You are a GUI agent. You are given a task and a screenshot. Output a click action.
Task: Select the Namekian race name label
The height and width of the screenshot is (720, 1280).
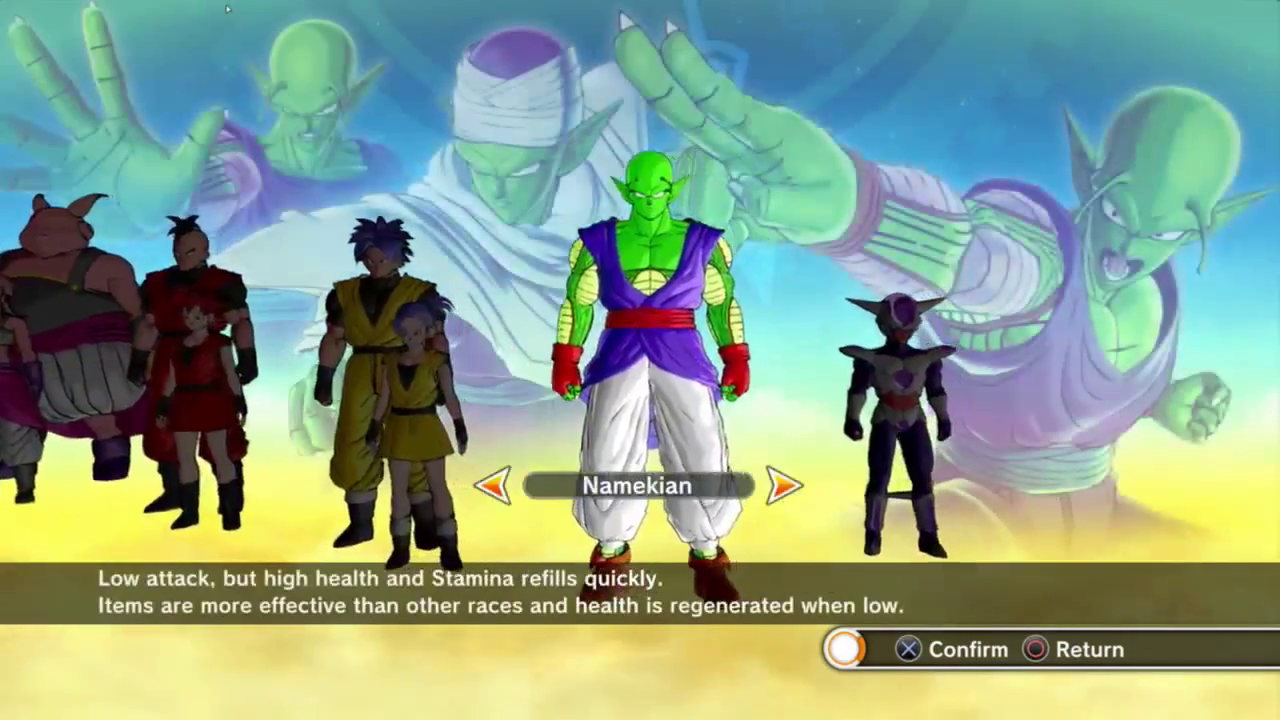(x=637, y=486)
